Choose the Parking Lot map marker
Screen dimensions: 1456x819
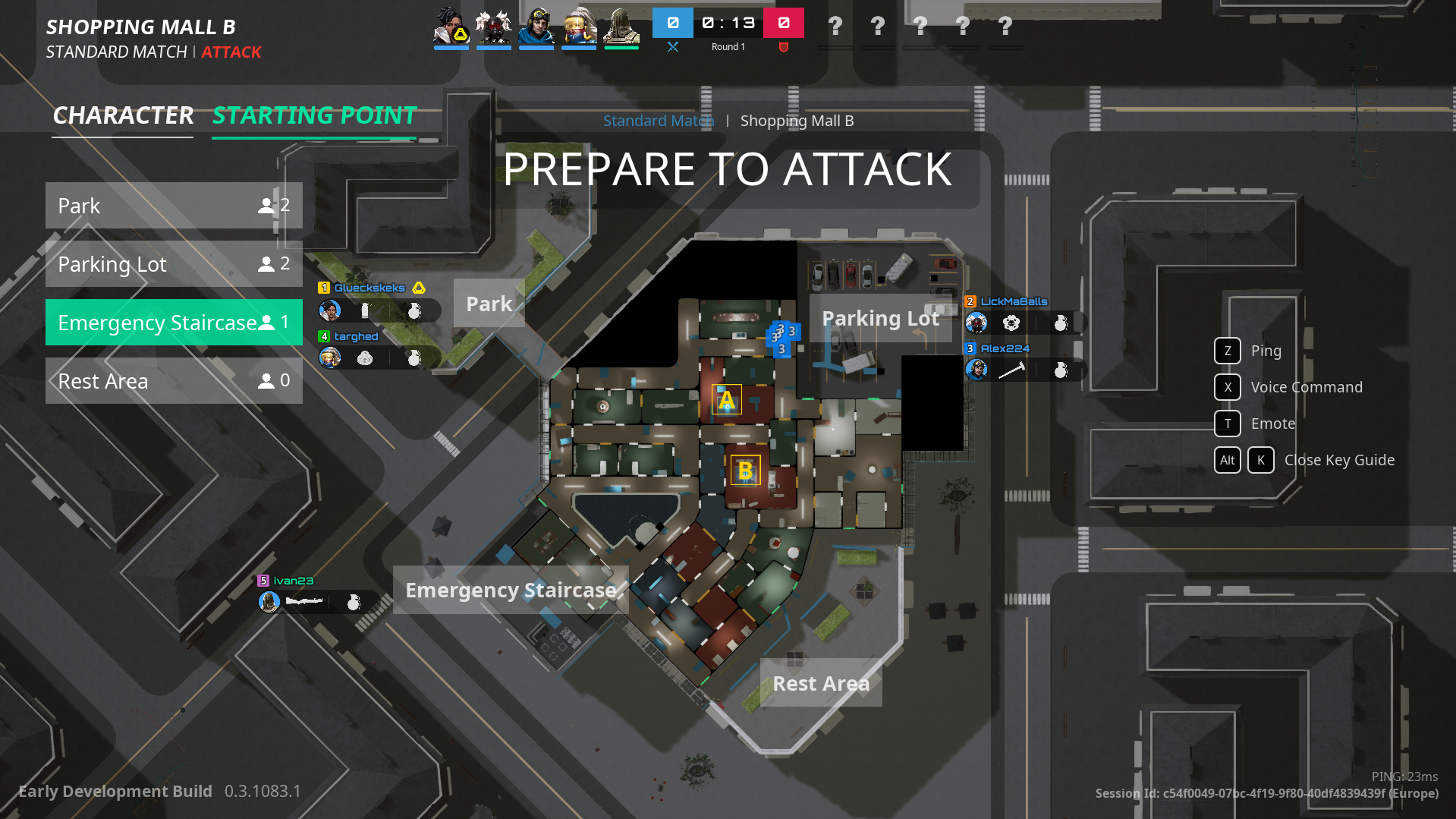pyautogui.click(x=880, y=318)
